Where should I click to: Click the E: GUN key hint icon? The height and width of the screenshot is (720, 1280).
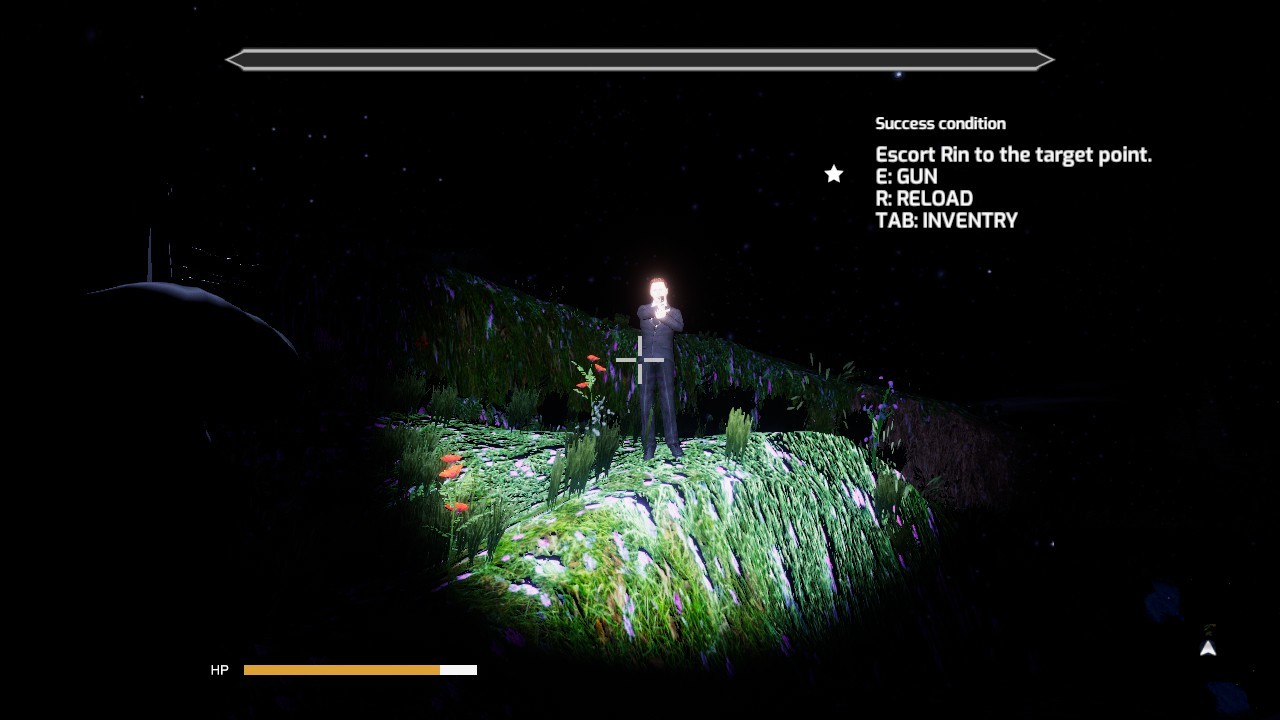click(x=906, y=176)
